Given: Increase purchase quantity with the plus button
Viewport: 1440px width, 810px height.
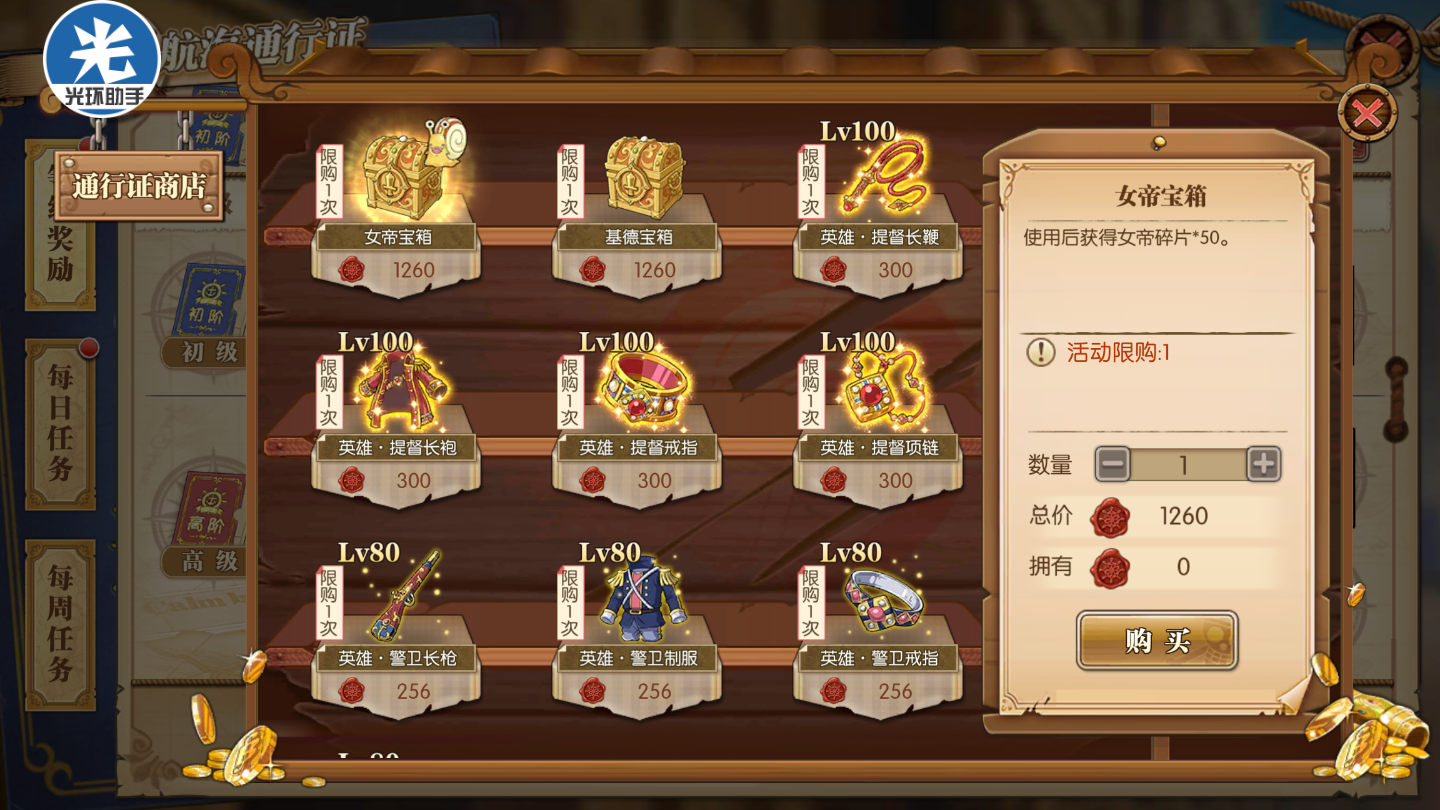Looking at the screenshot, I should (x=1264, y=464).
